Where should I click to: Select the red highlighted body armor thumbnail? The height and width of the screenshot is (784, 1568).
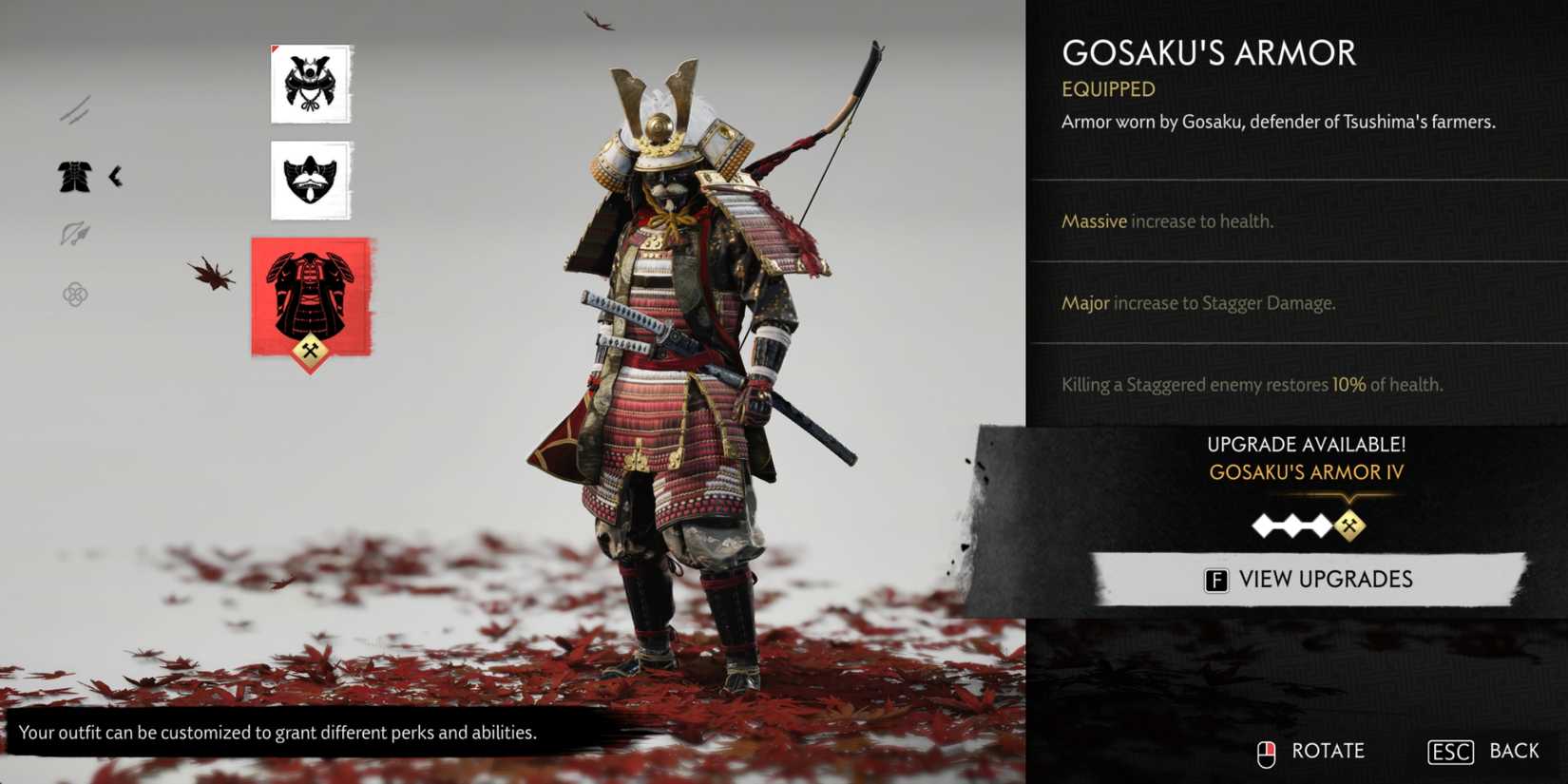[311, 296]
